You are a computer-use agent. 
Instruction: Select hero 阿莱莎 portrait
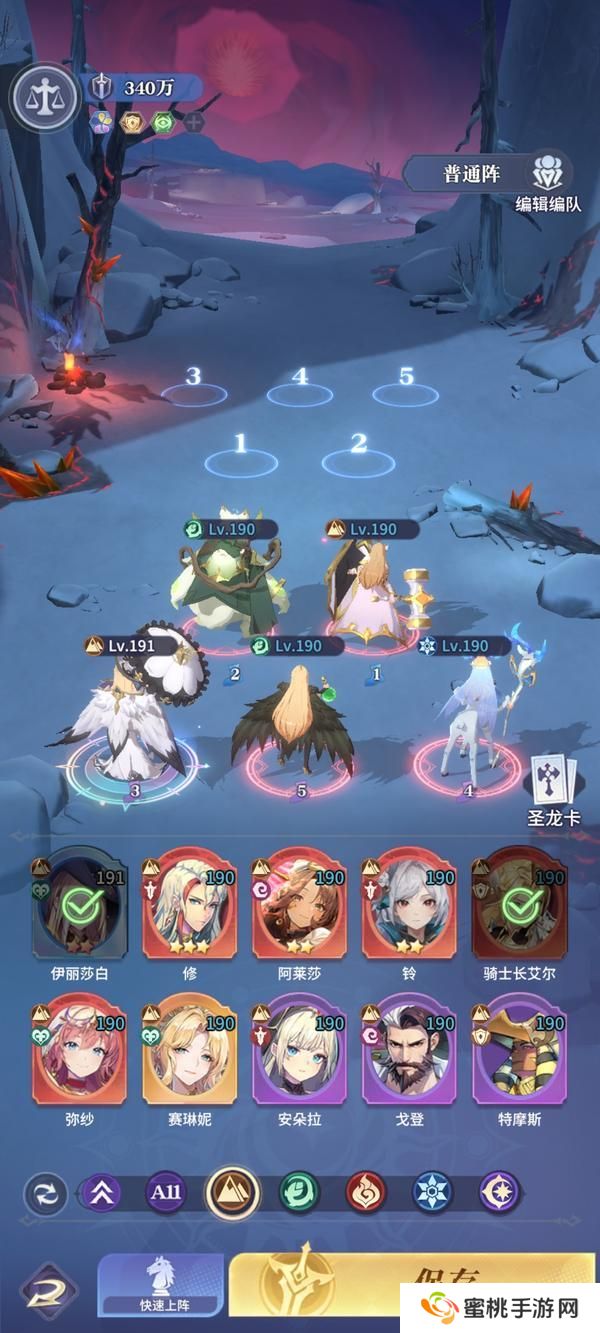tap(297, 905)
